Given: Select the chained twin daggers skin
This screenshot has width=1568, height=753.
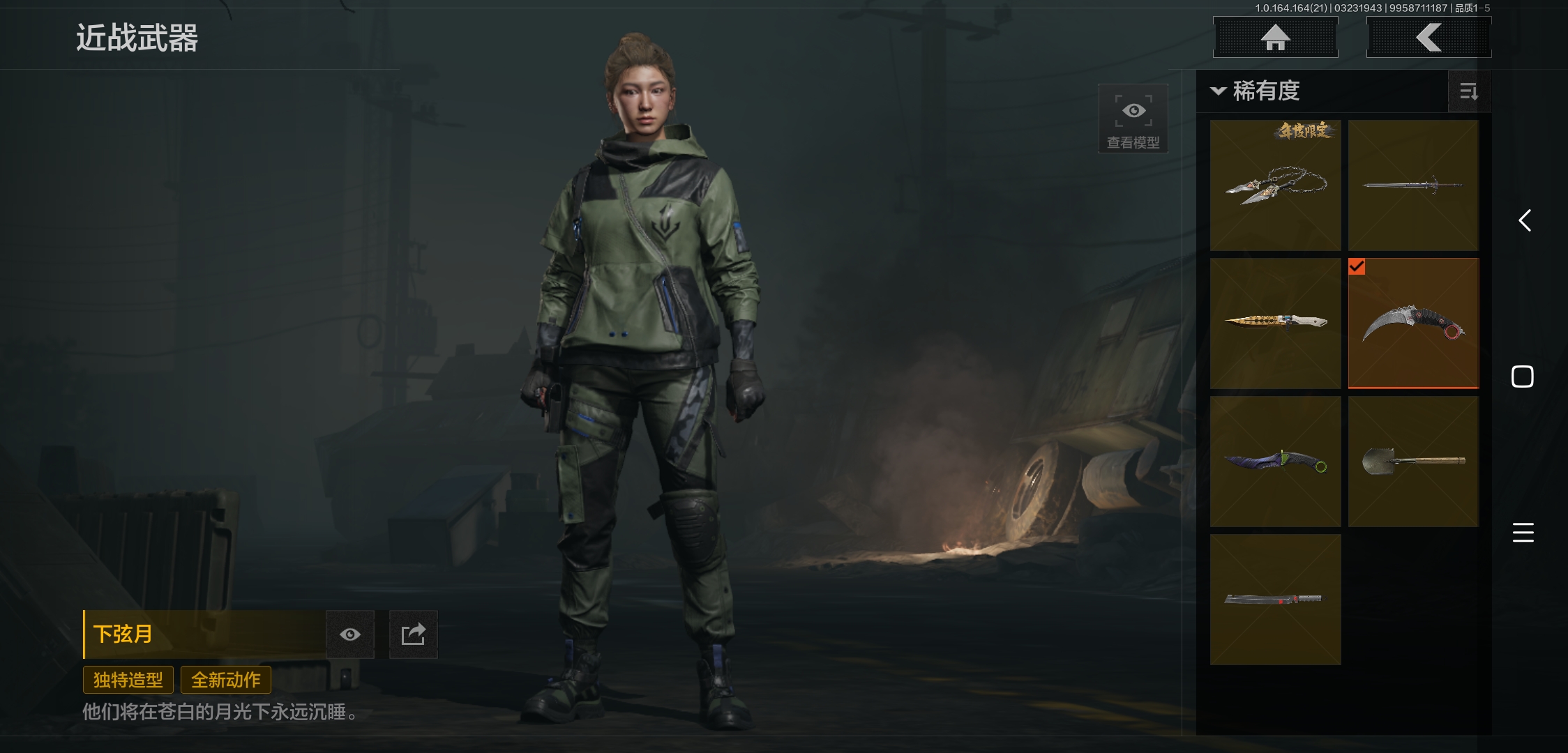Looking at the screenshot, I should (x=1275, y=185).
